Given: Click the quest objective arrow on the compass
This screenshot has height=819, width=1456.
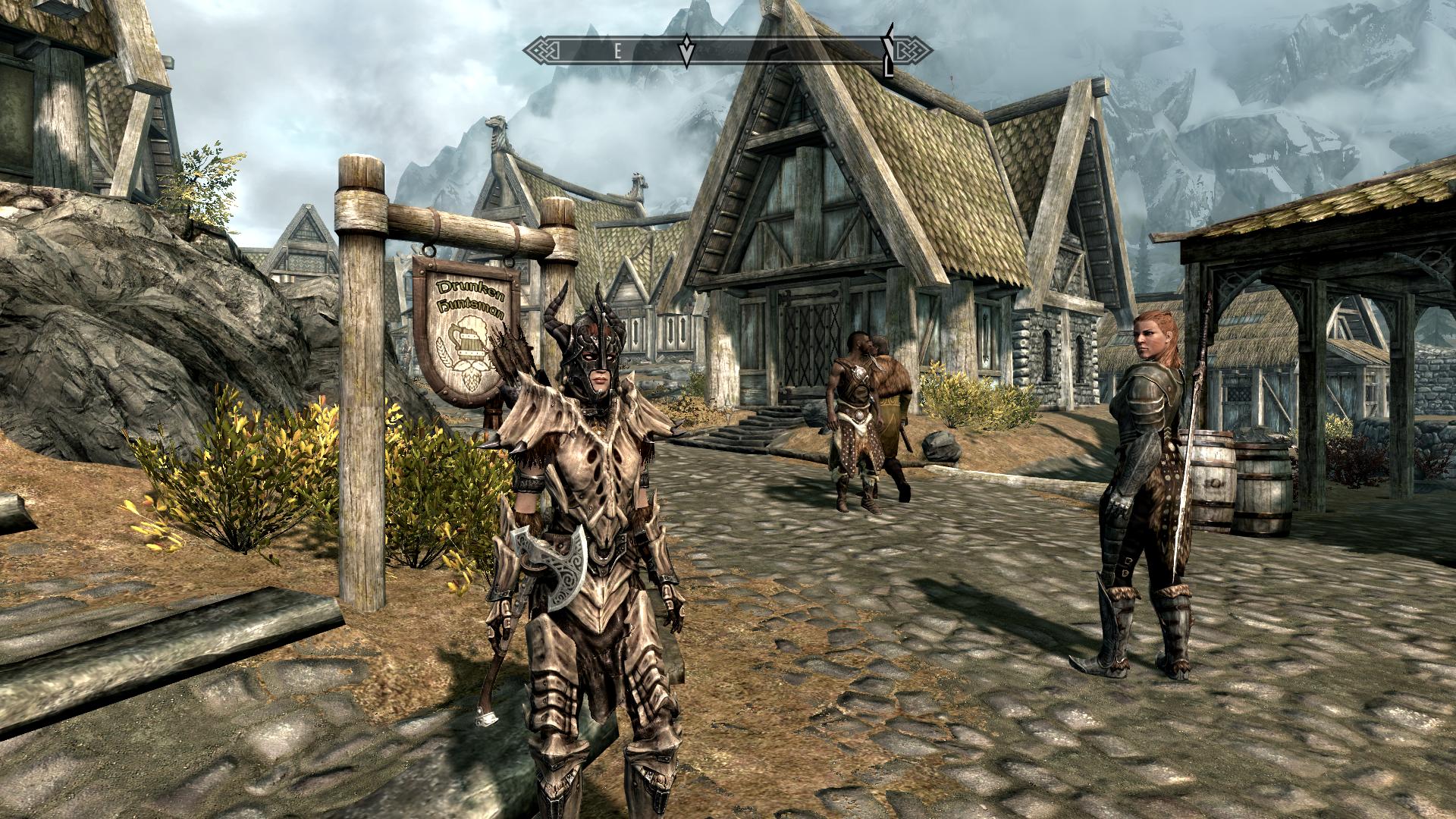Looking at the screenshot, I should click(x=686, y=49).
